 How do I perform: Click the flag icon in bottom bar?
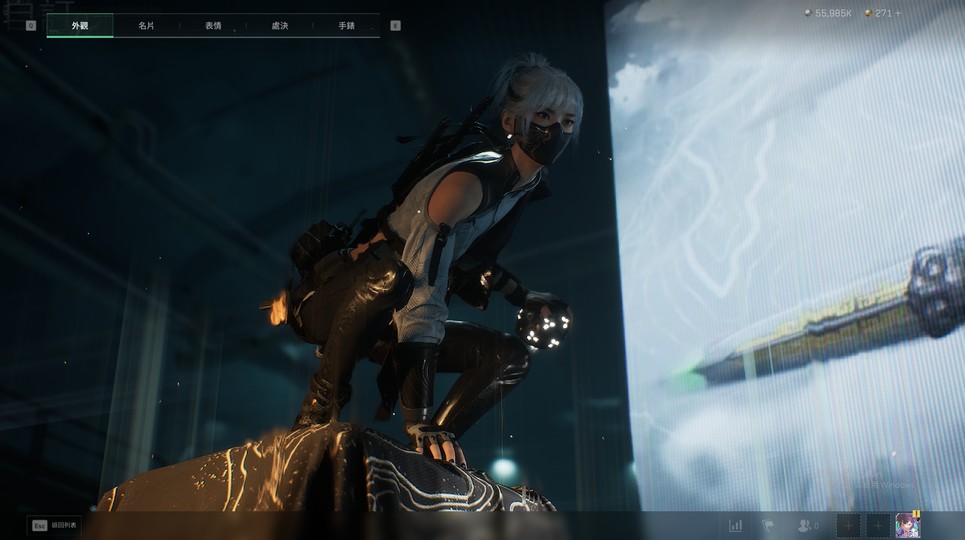click(768, 525)
